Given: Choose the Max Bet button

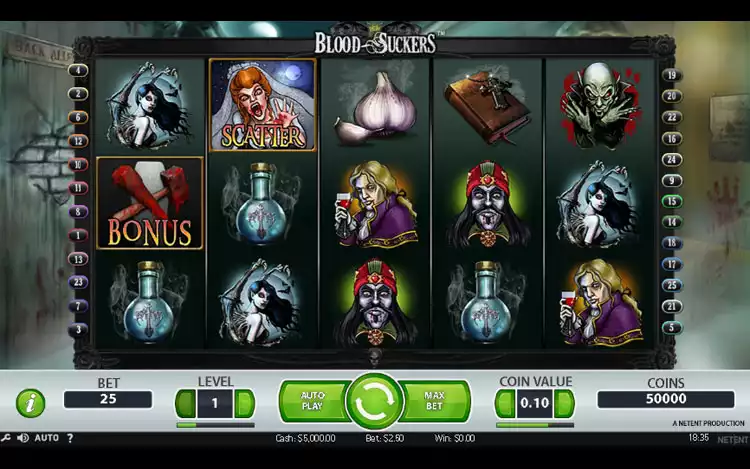Looking at the screenshot, I should point(435,401).
